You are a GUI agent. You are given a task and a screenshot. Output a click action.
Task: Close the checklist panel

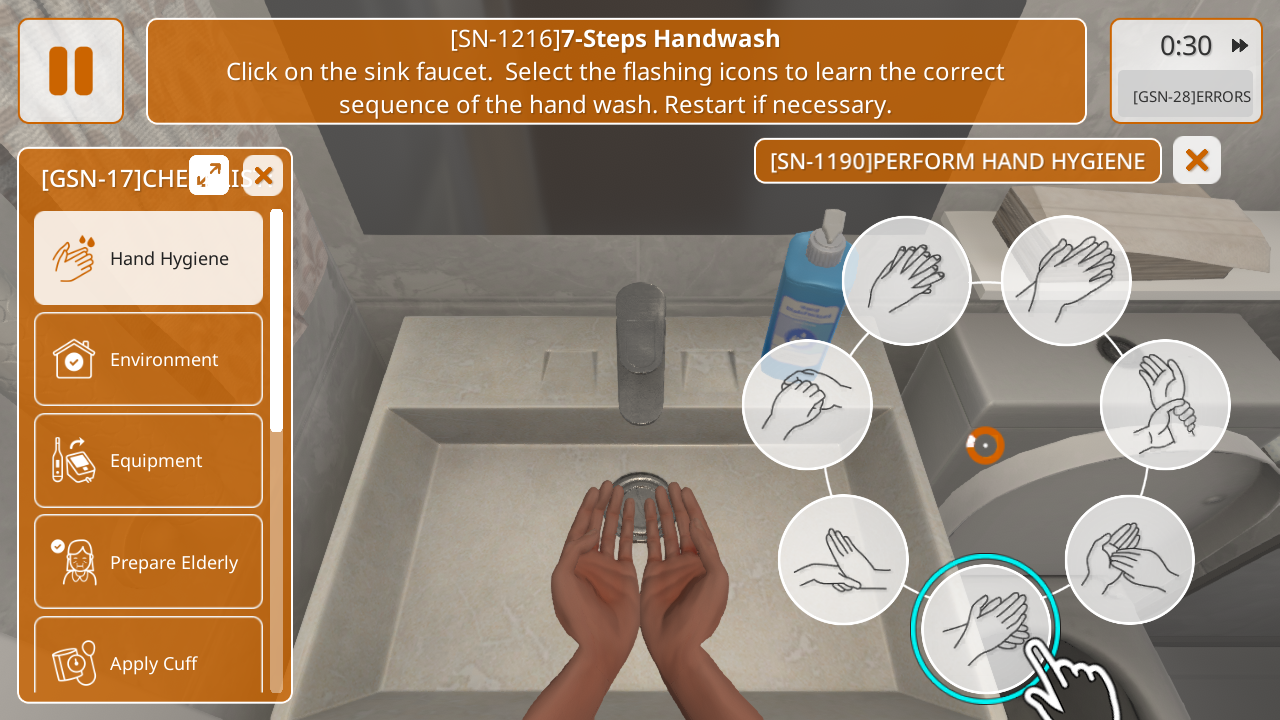click(263, 176)
